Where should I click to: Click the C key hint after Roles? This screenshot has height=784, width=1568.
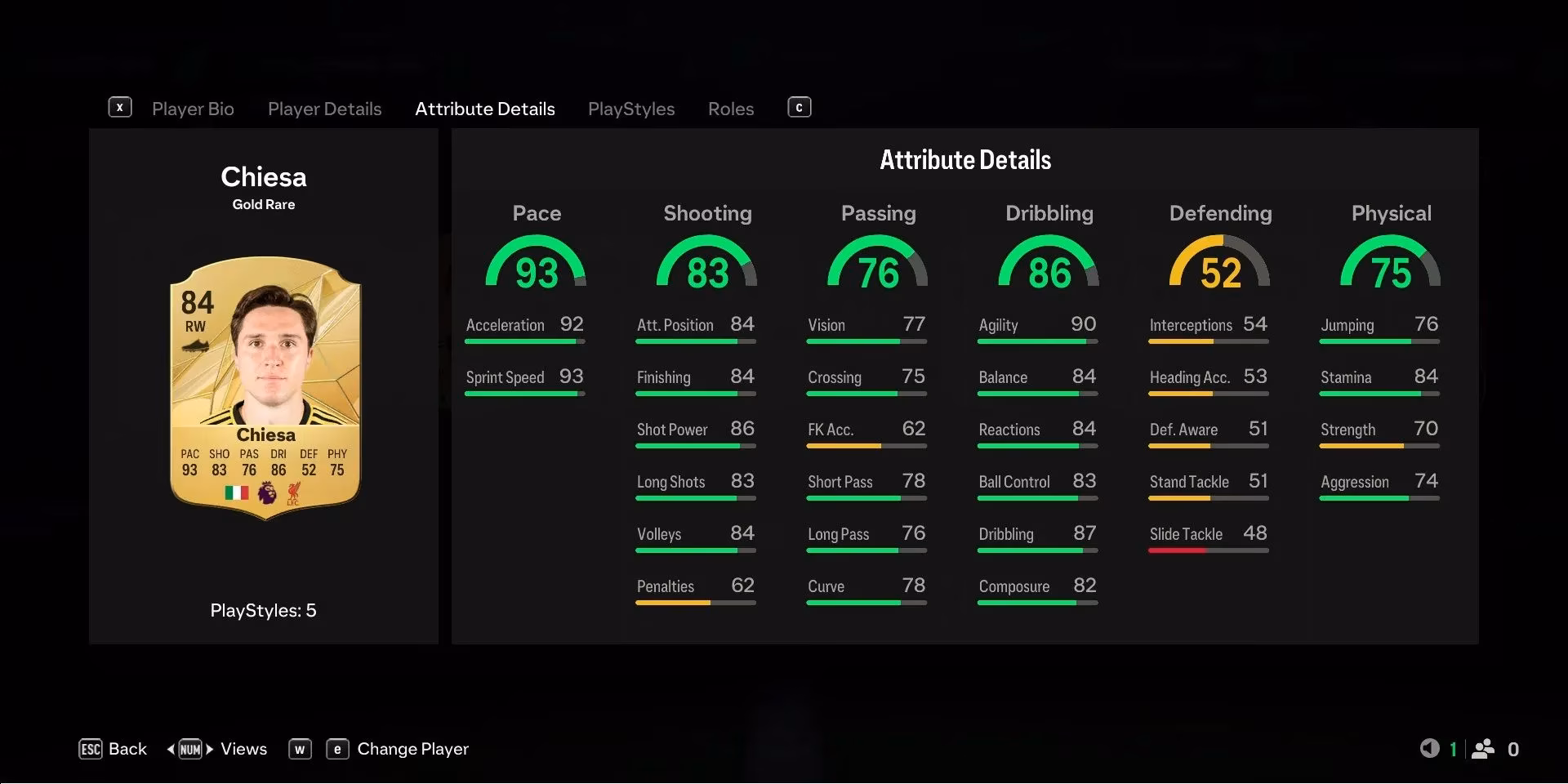tap(799, 107)
